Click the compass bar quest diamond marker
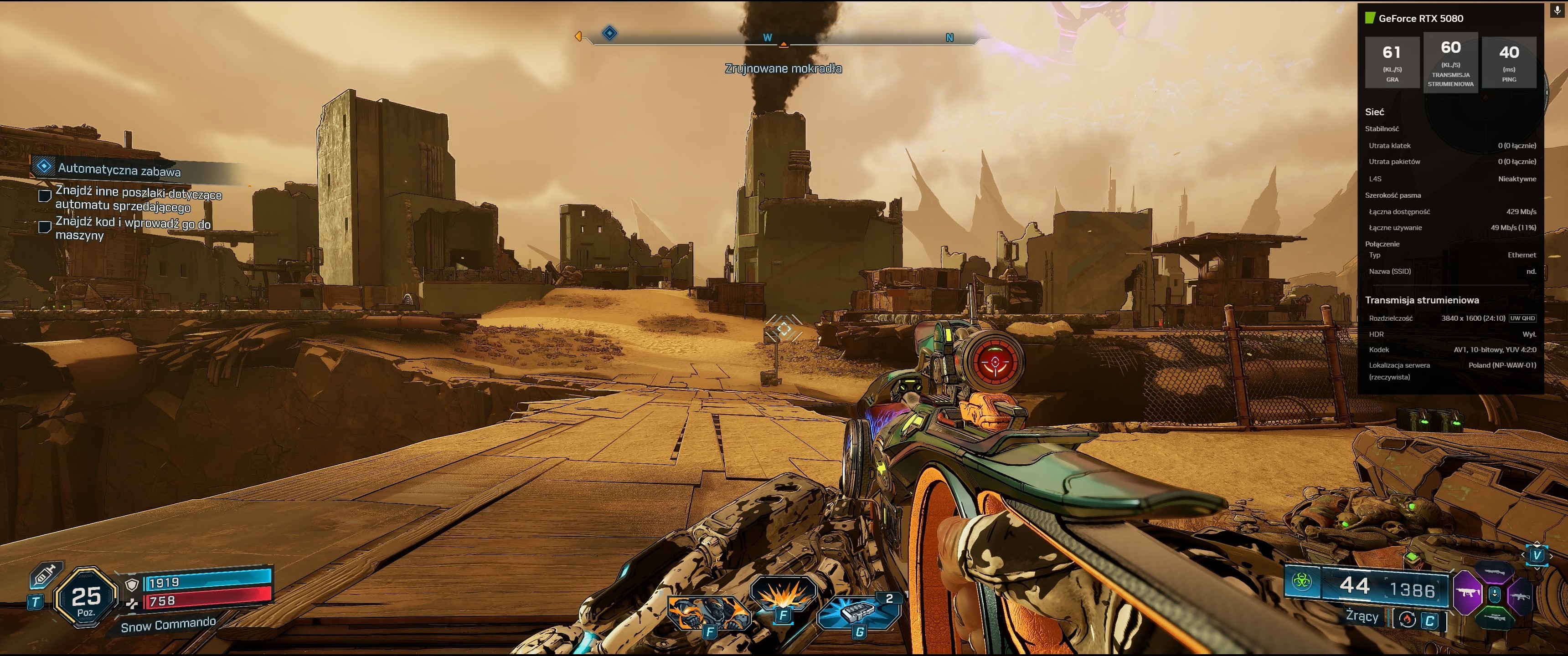The image size is (1568, 656). point(609,33)
